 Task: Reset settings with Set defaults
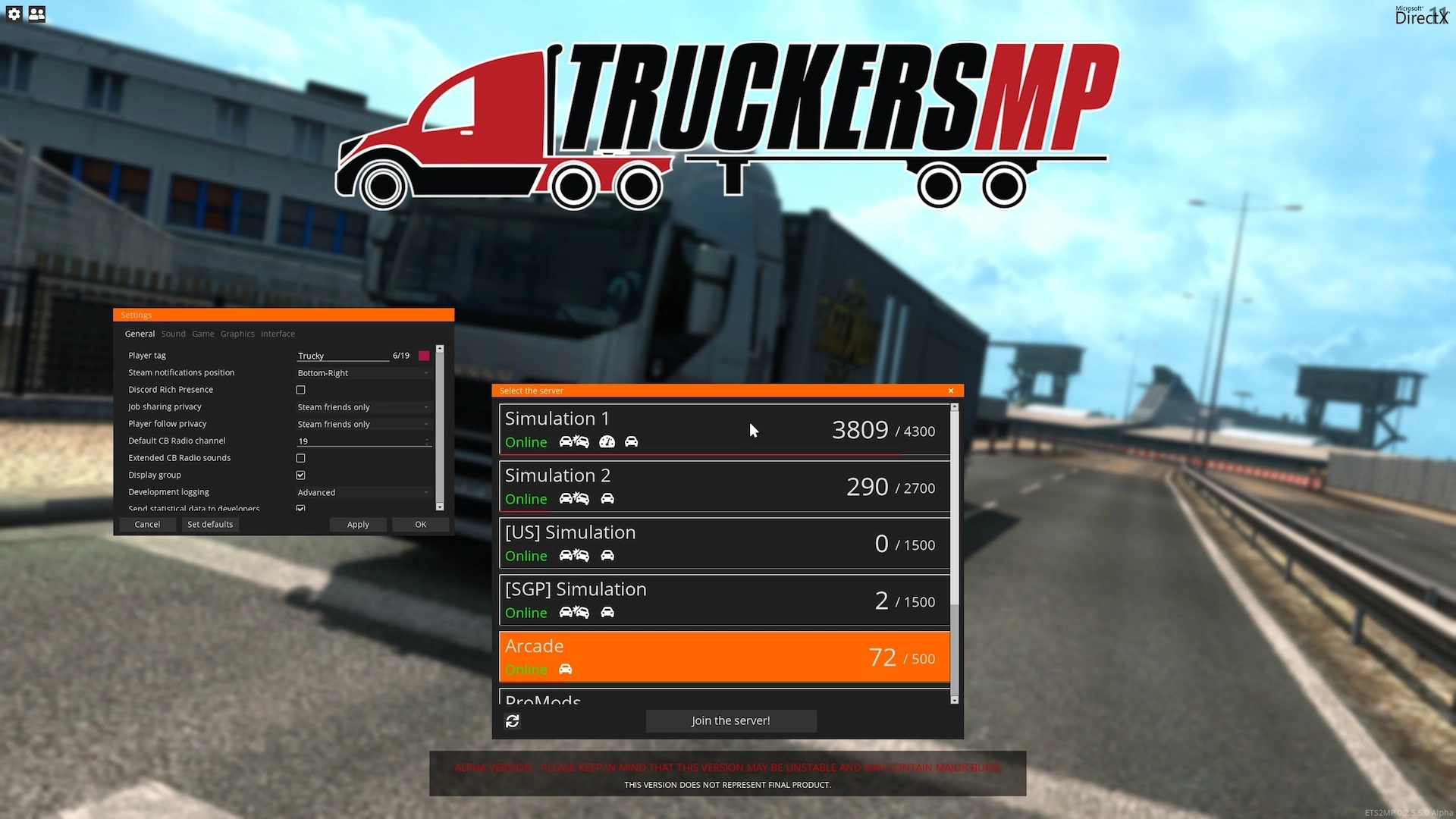(210, 525)
